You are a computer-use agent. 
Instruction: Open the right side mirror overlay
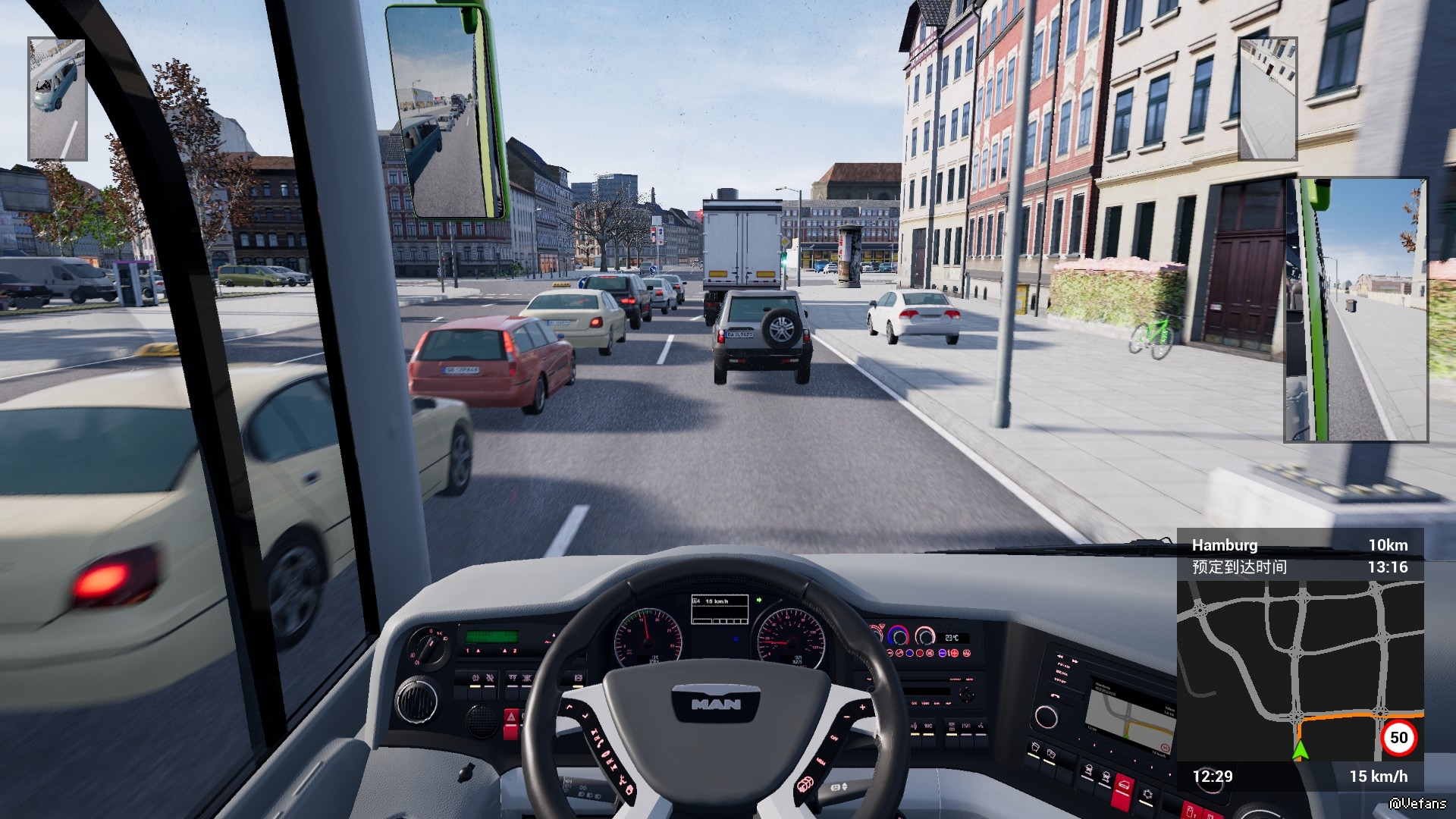click(x=1356, y=310)
